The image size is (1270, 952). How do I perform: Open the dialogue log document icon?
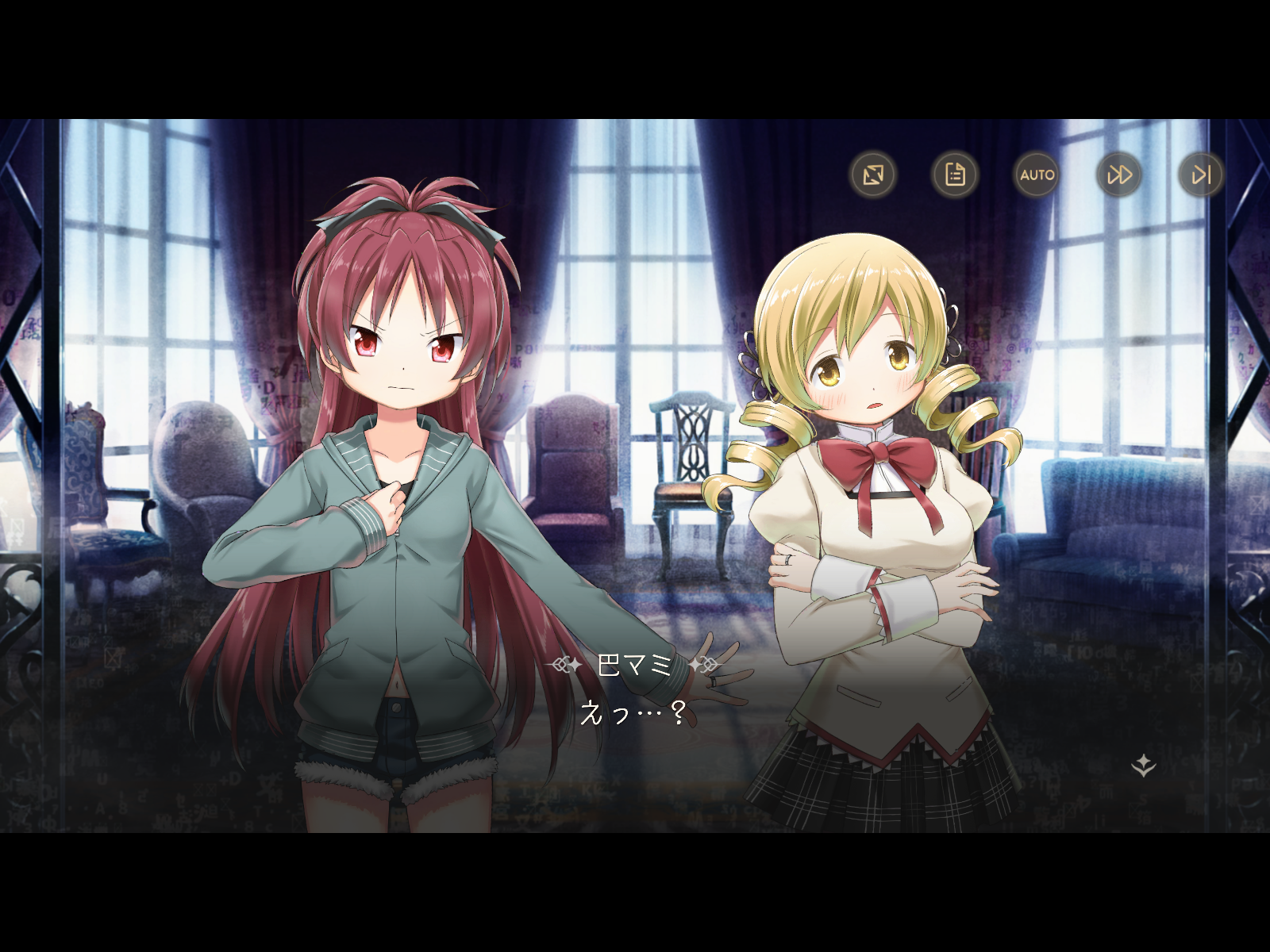(955, 175)
